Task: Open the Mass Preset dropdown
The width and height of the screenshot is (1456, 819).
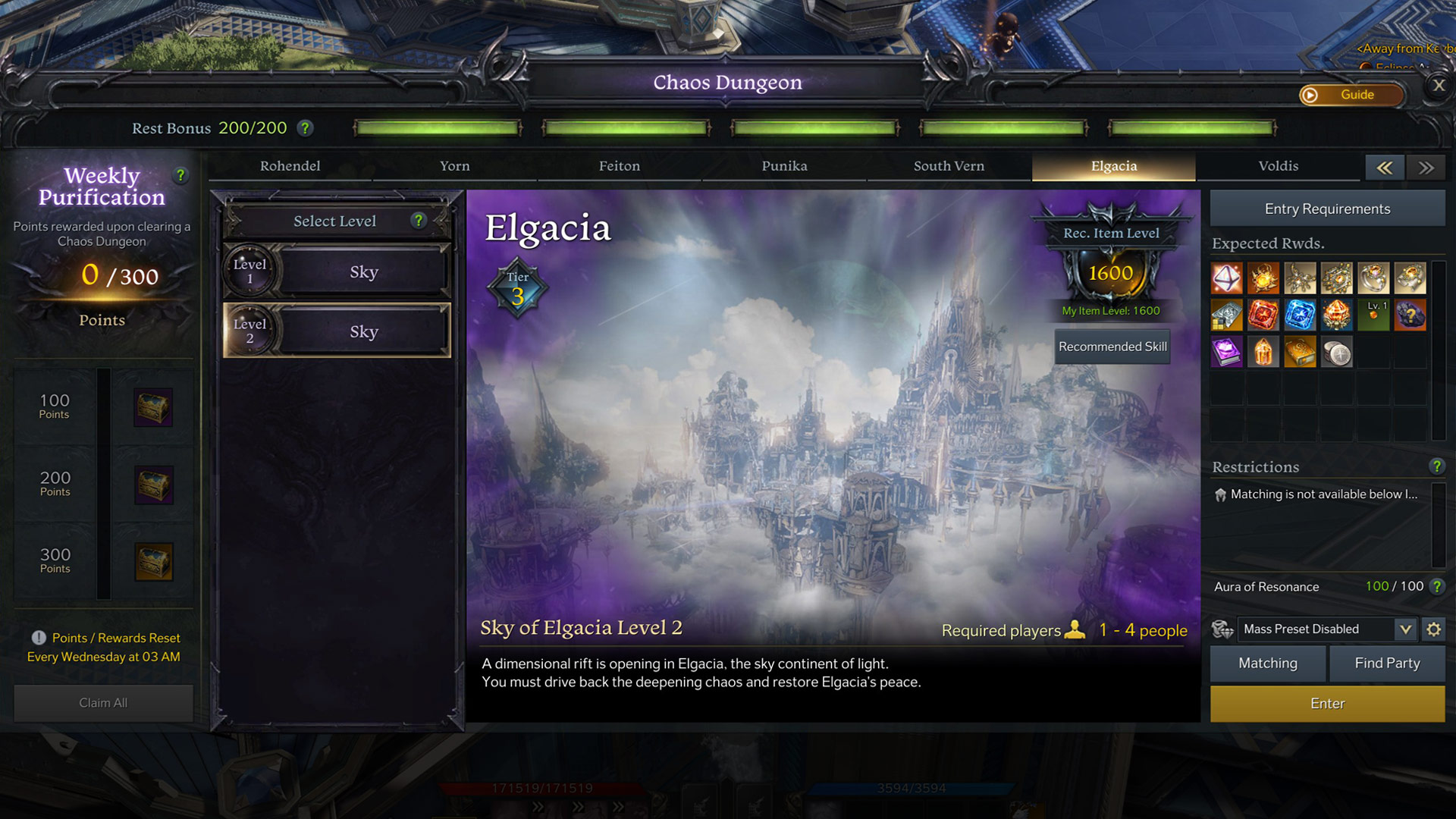Action: [x=1404, y=629]
